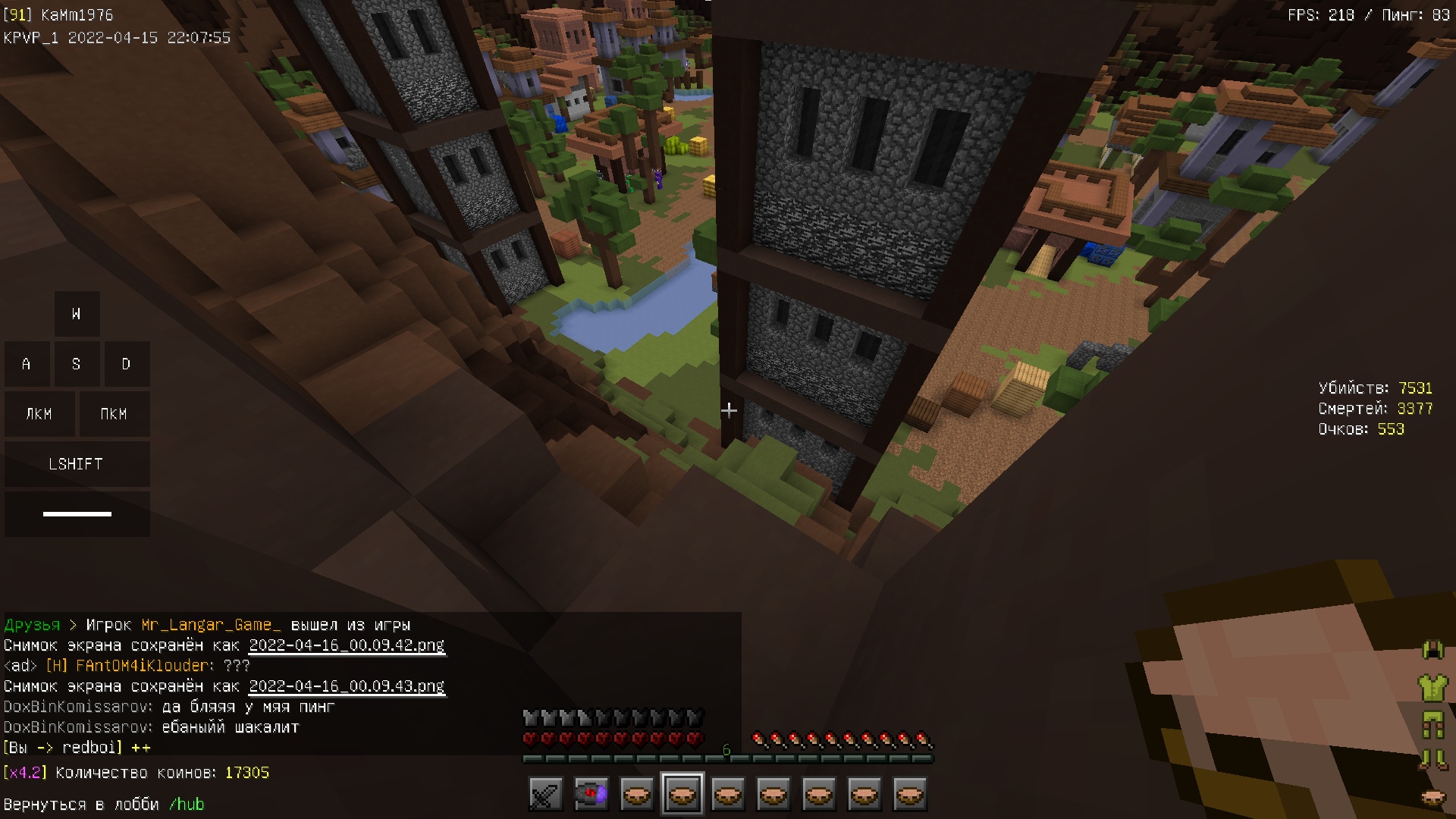Screen dimensions: 1456x819
Task: Open screenshot link 2022-04-16_00.09.42.png in chat
Action: click(x=347, y=645)
